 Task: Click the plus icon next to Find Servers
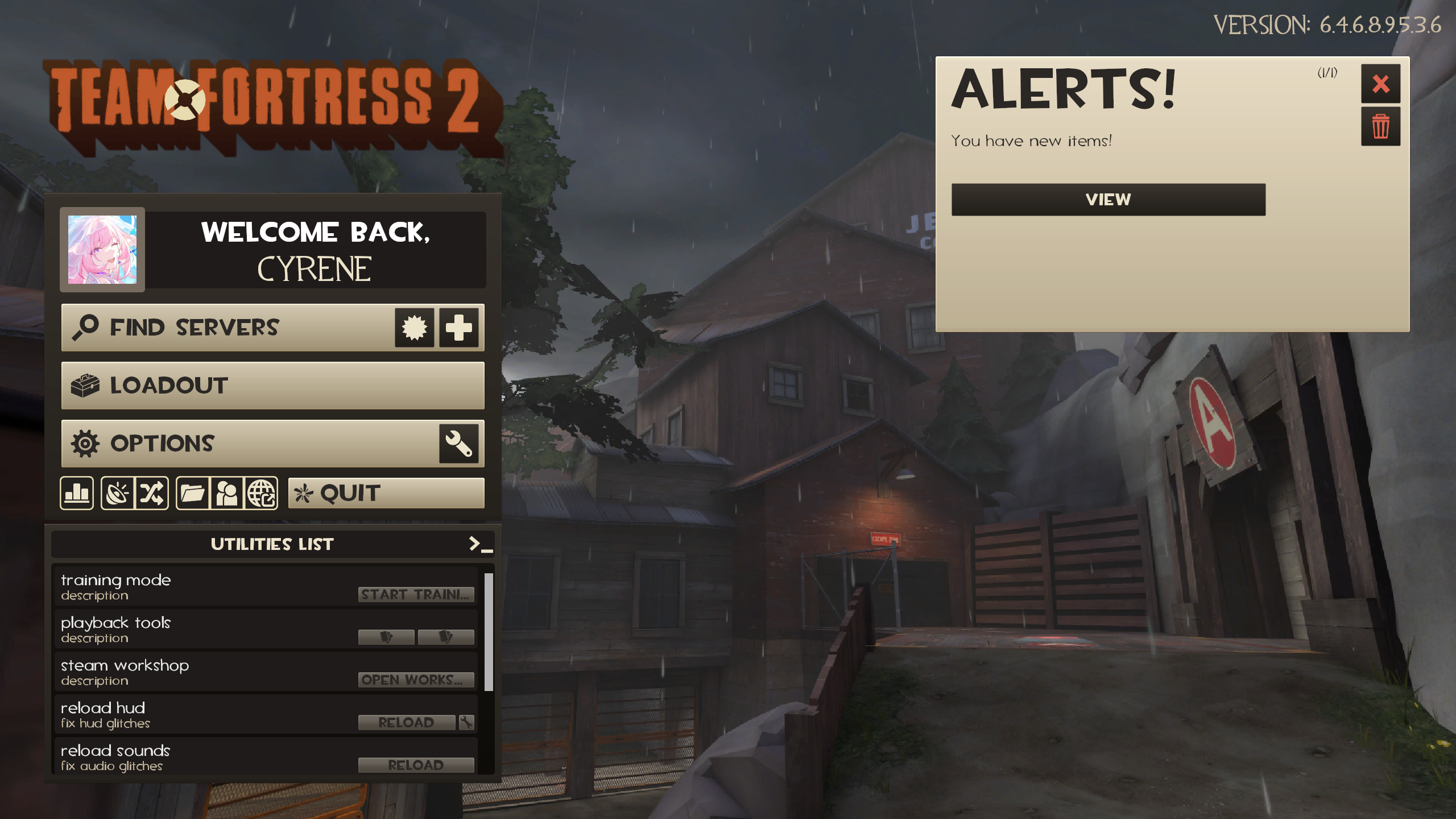point(458,326)
